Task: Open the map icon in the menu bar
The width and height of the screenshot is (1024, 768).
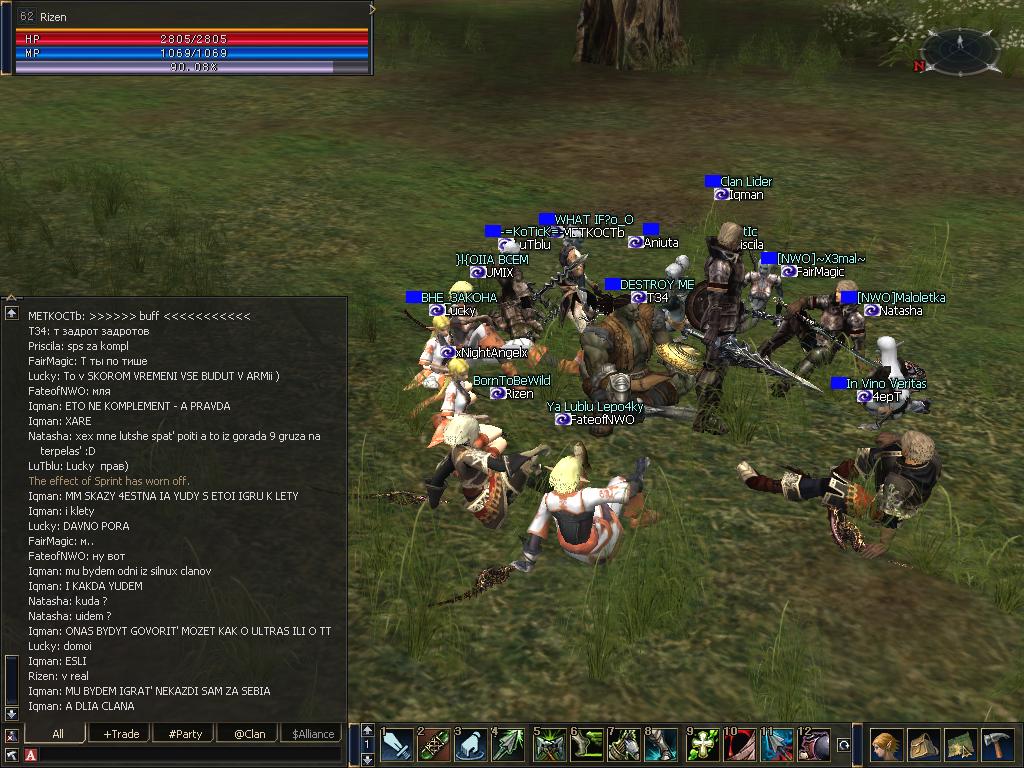Action: [960, 745]
